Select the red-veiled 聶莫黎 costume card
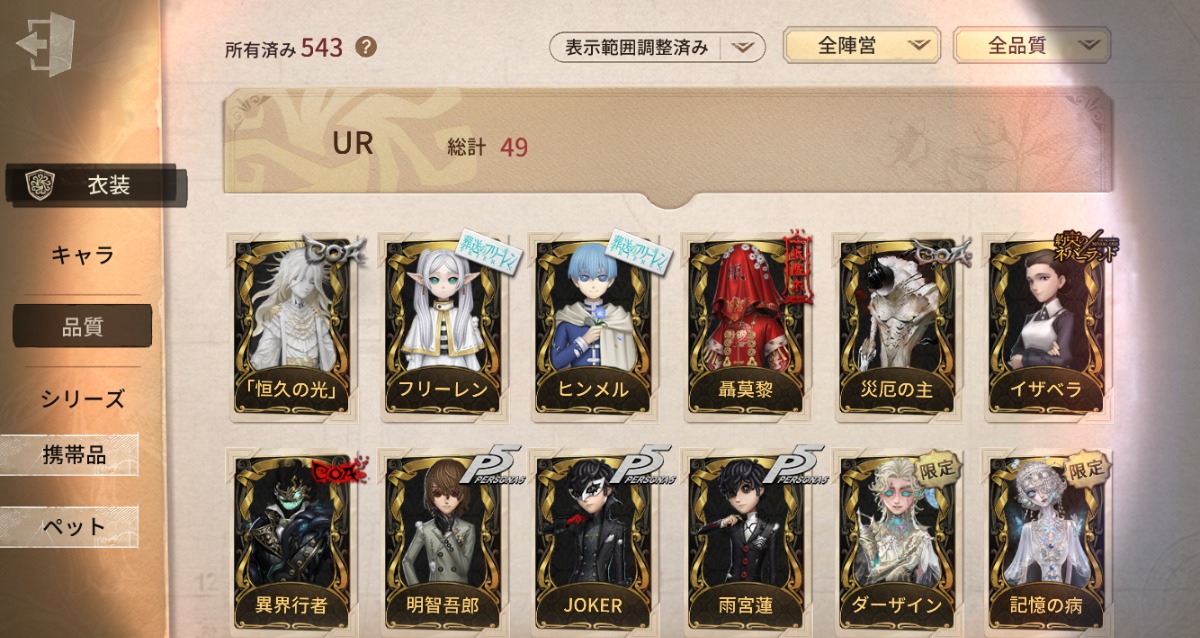The width and height of the screenshot is (1200, 638). [745, 325]
